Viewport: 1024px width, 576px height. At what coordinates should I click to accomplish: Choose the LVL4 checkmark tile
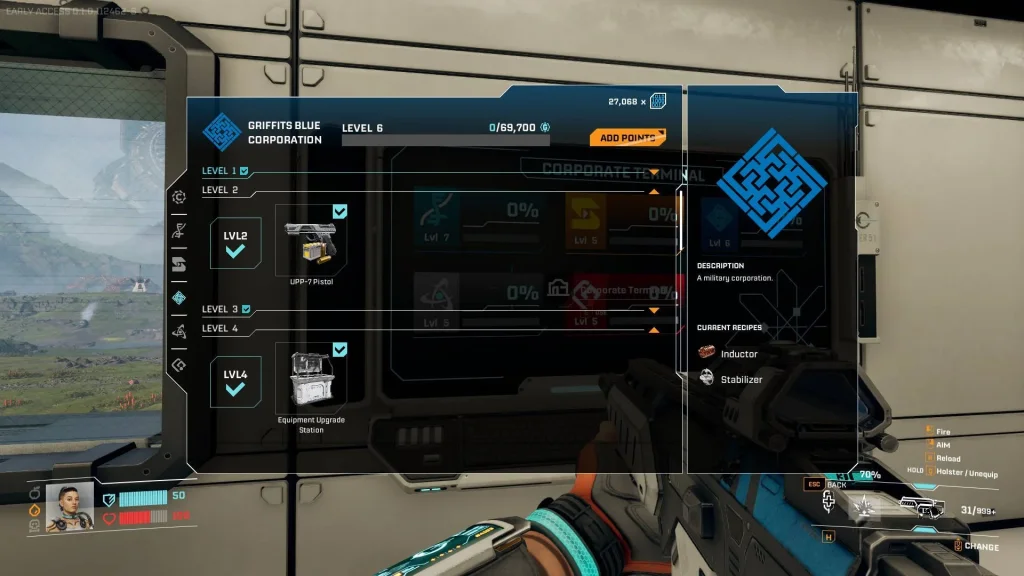[235, 381]
